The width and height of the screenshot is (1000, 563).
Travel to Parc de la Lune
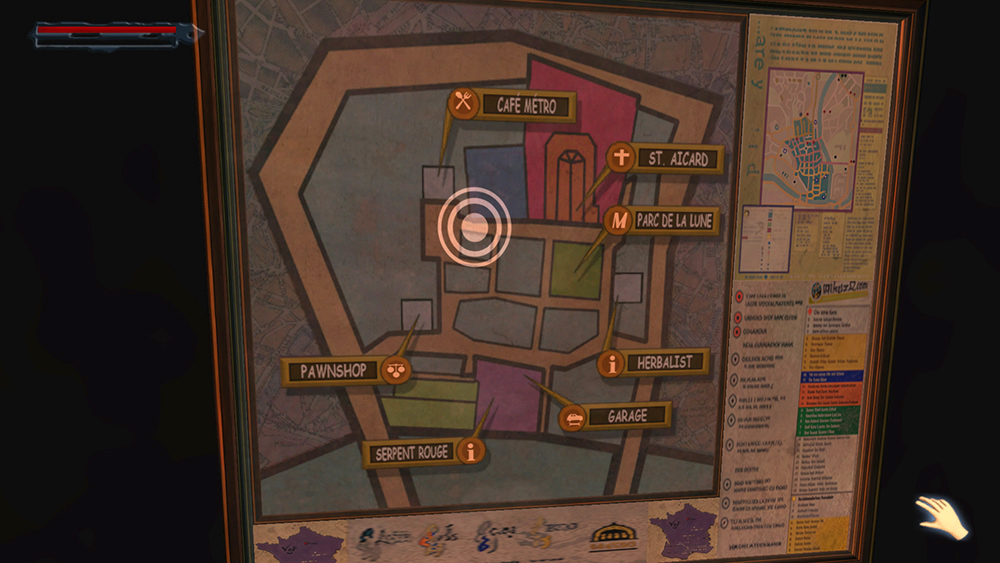pos(663,221)
